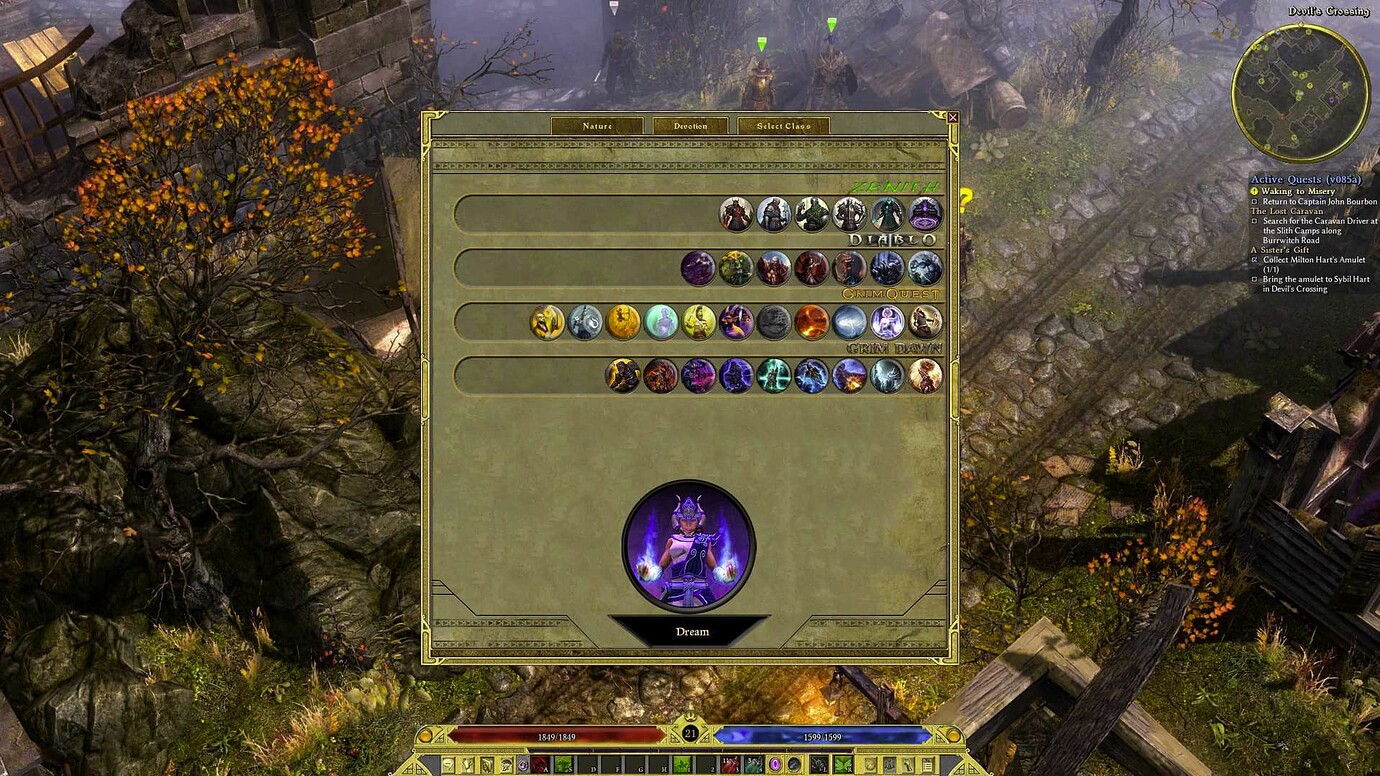
Task: Select the first class icon in the Zenith row
Action: pyautogui.click(x=737, y=214)
